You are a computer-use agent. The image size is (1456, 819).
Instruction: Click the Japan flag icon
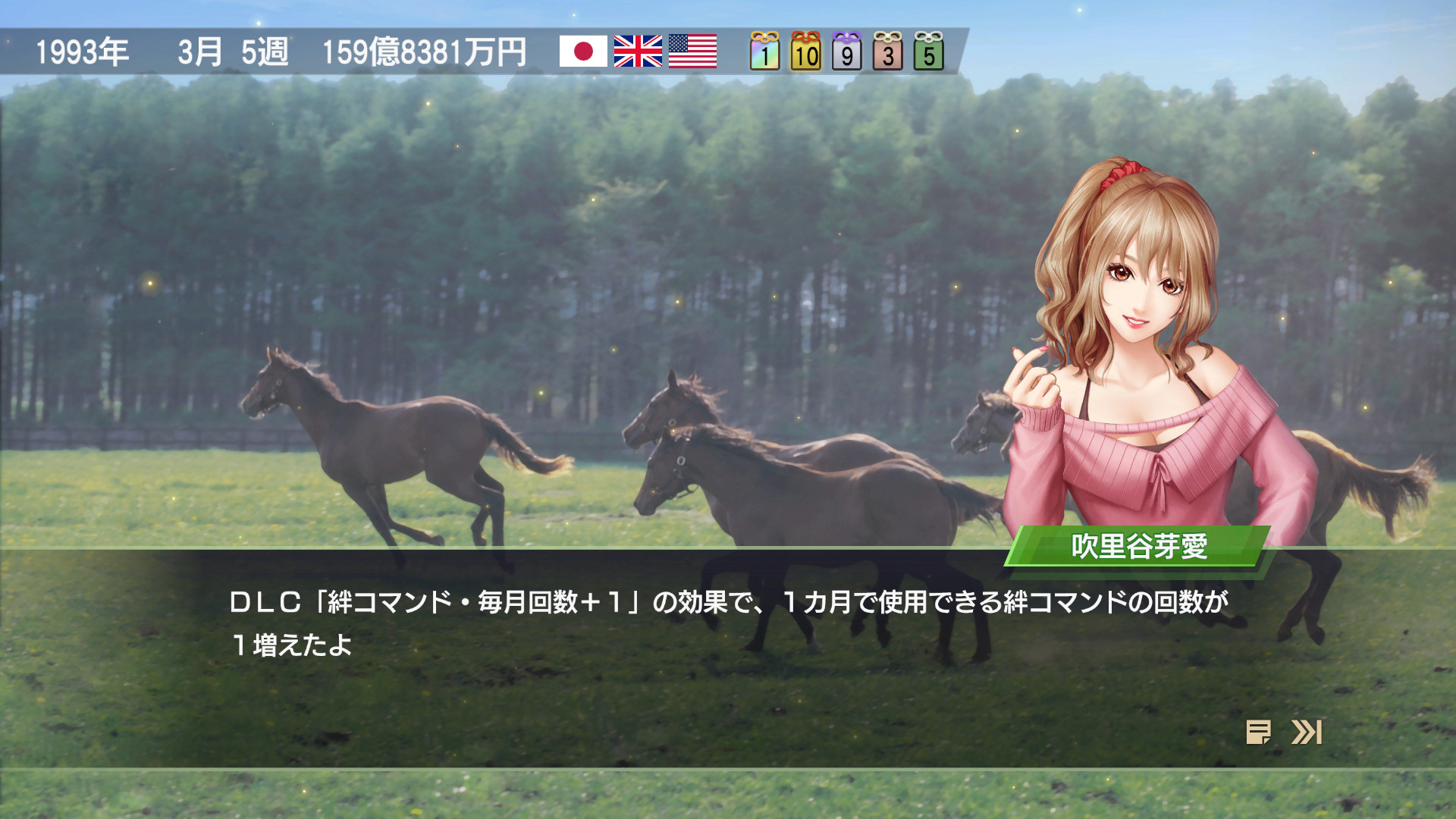[x=582, y=52]
